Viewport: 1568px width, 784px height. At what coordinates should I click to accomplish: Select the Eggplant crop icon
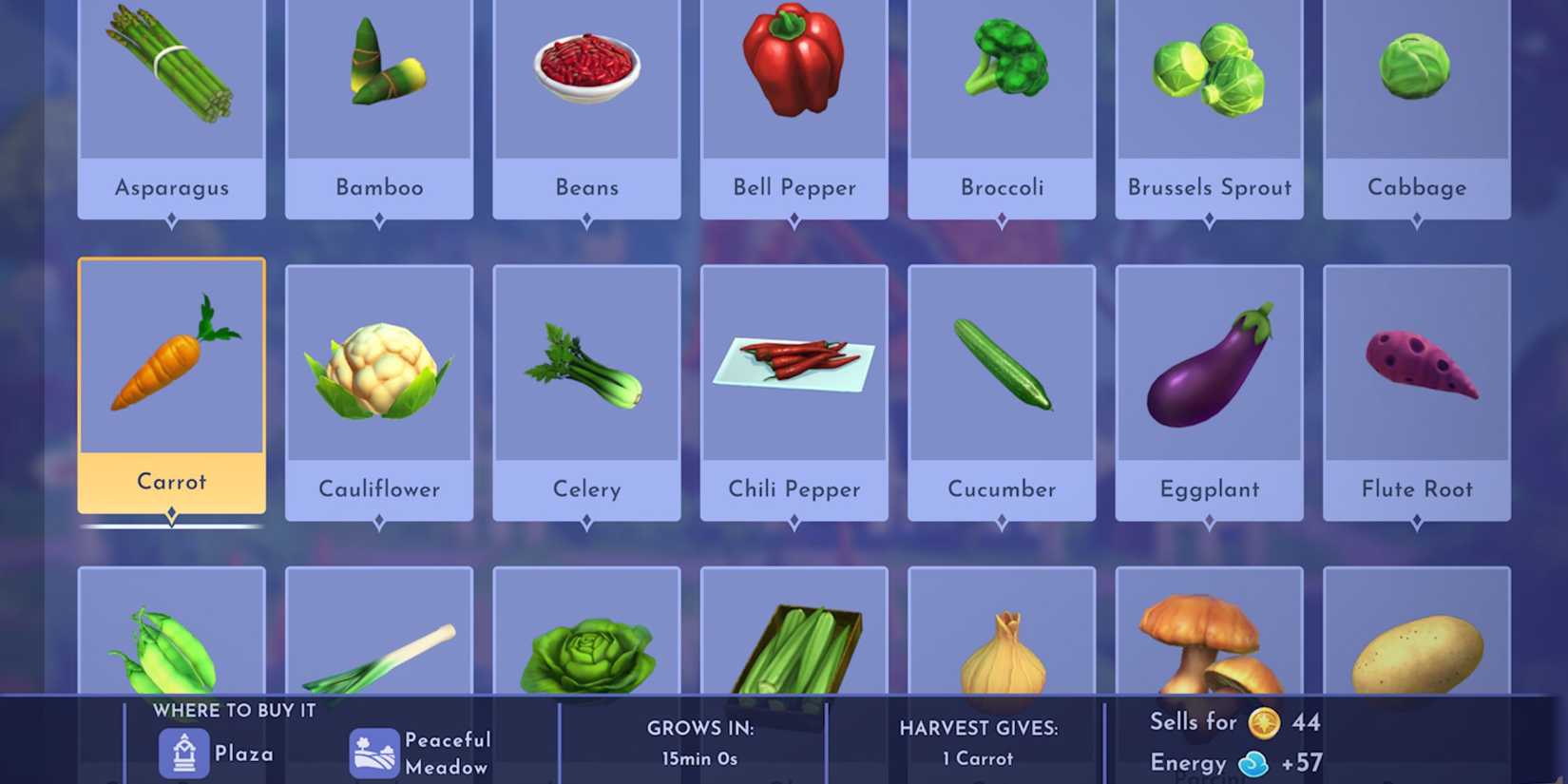point(1209,366)
